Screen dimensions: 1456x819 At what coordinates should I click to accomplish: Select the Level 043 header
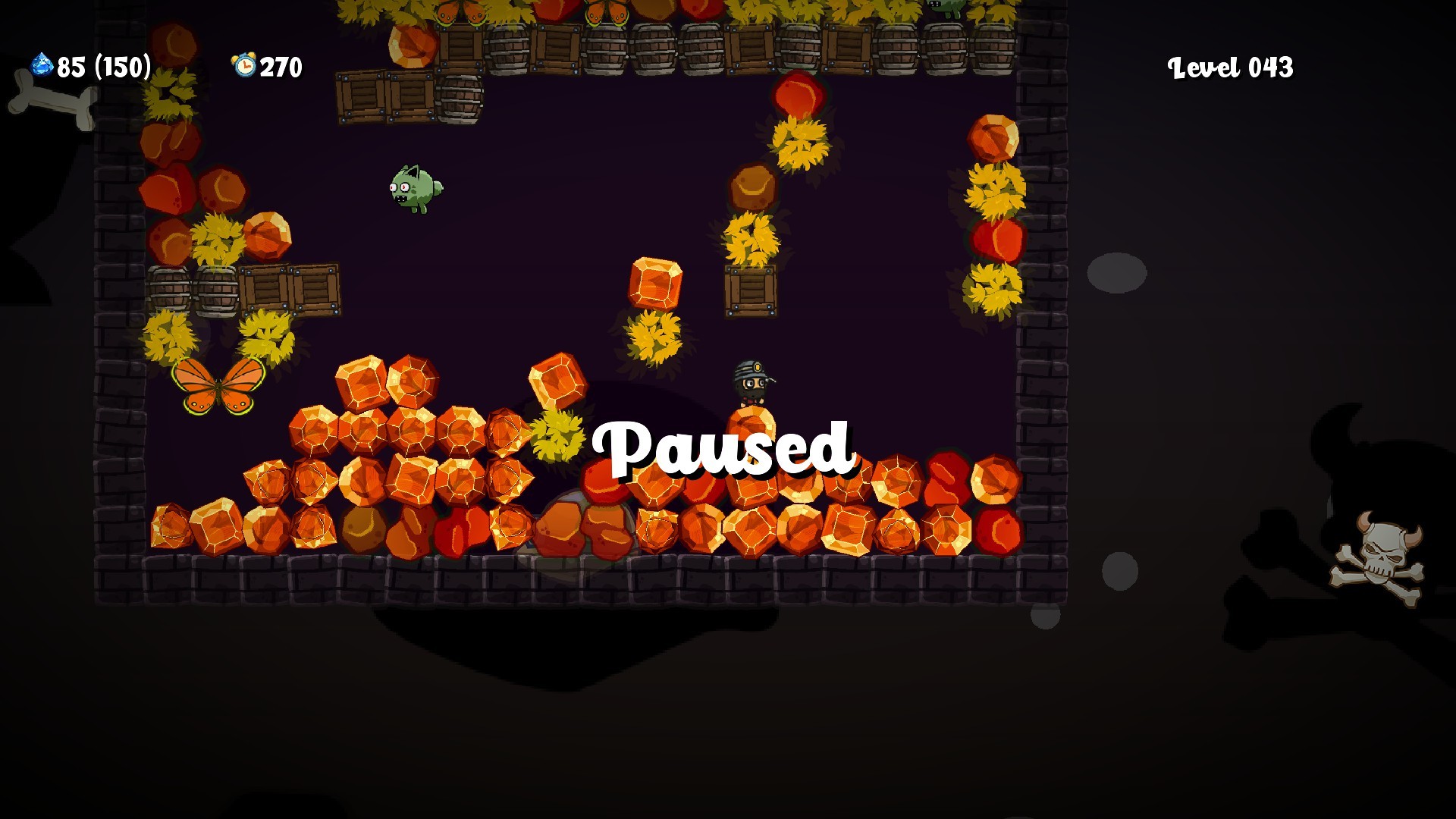tap(1230, 67)
